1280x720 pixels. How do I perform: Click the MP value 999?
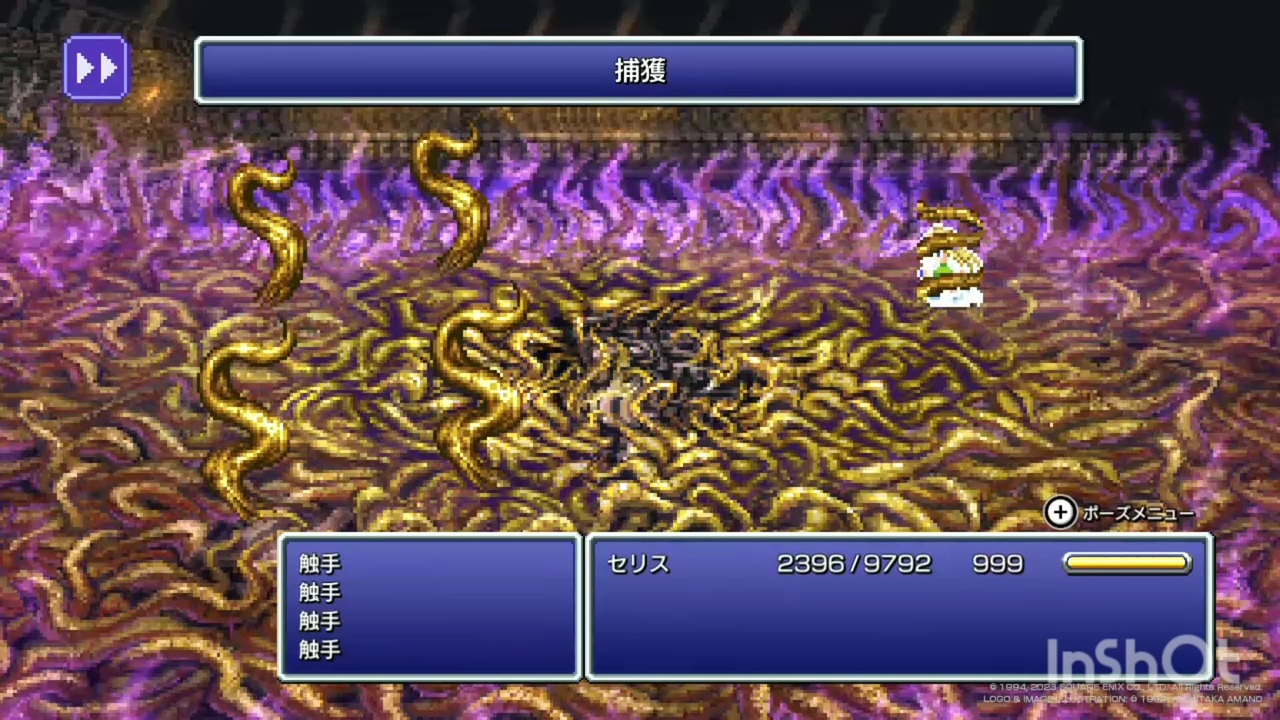pyautogui.click(x=997, y=564)
